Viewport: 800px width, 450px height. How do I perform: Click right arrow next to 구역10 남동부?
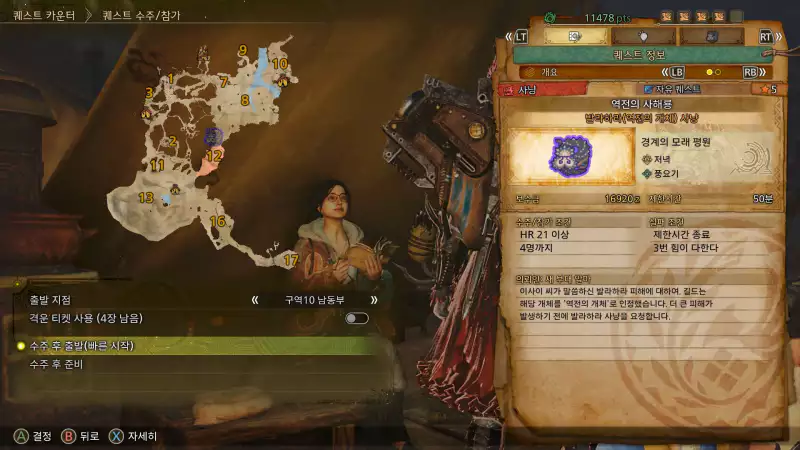coord(375,299)
